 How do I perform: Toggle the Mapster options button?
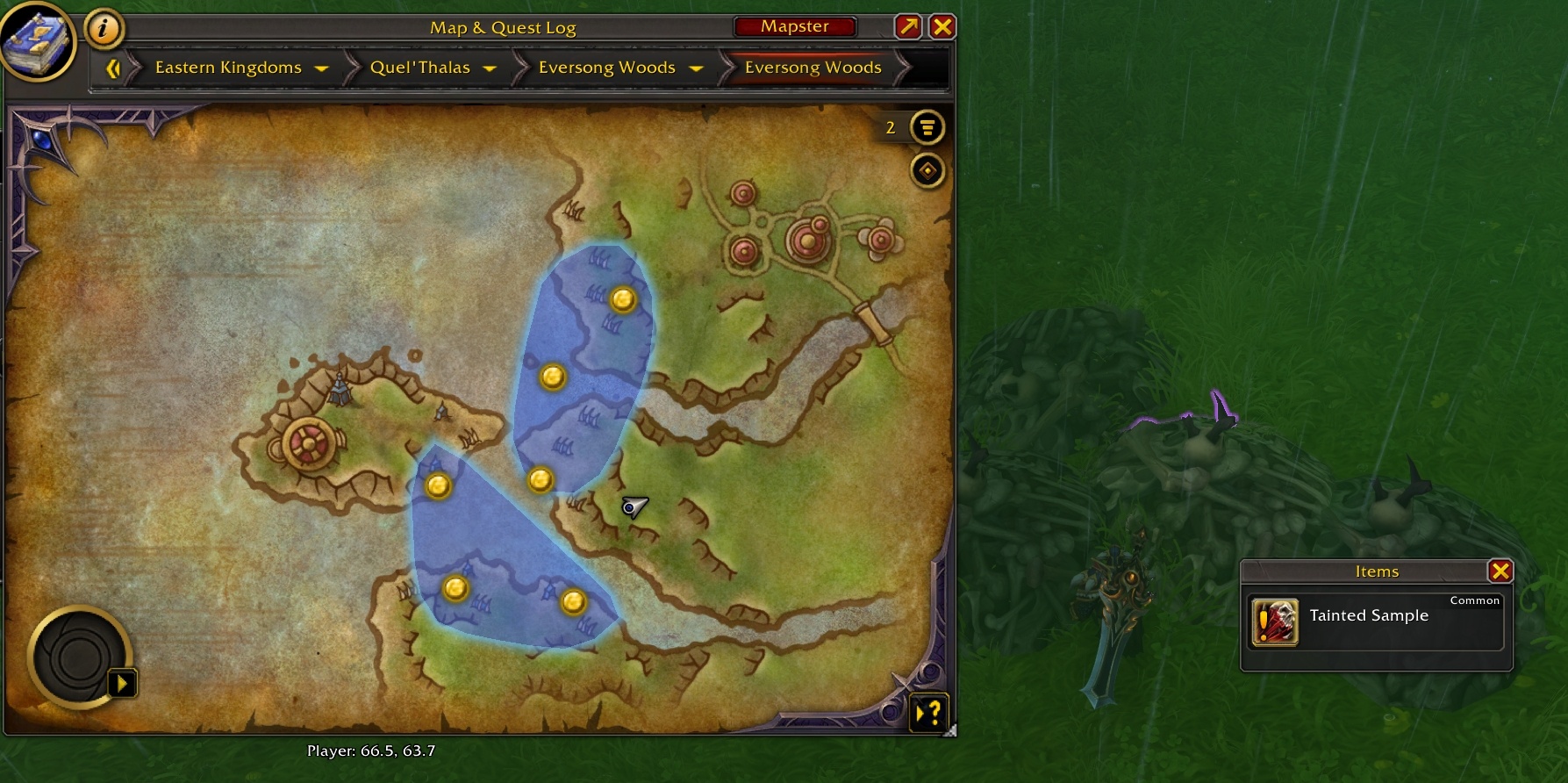(794, 26)
